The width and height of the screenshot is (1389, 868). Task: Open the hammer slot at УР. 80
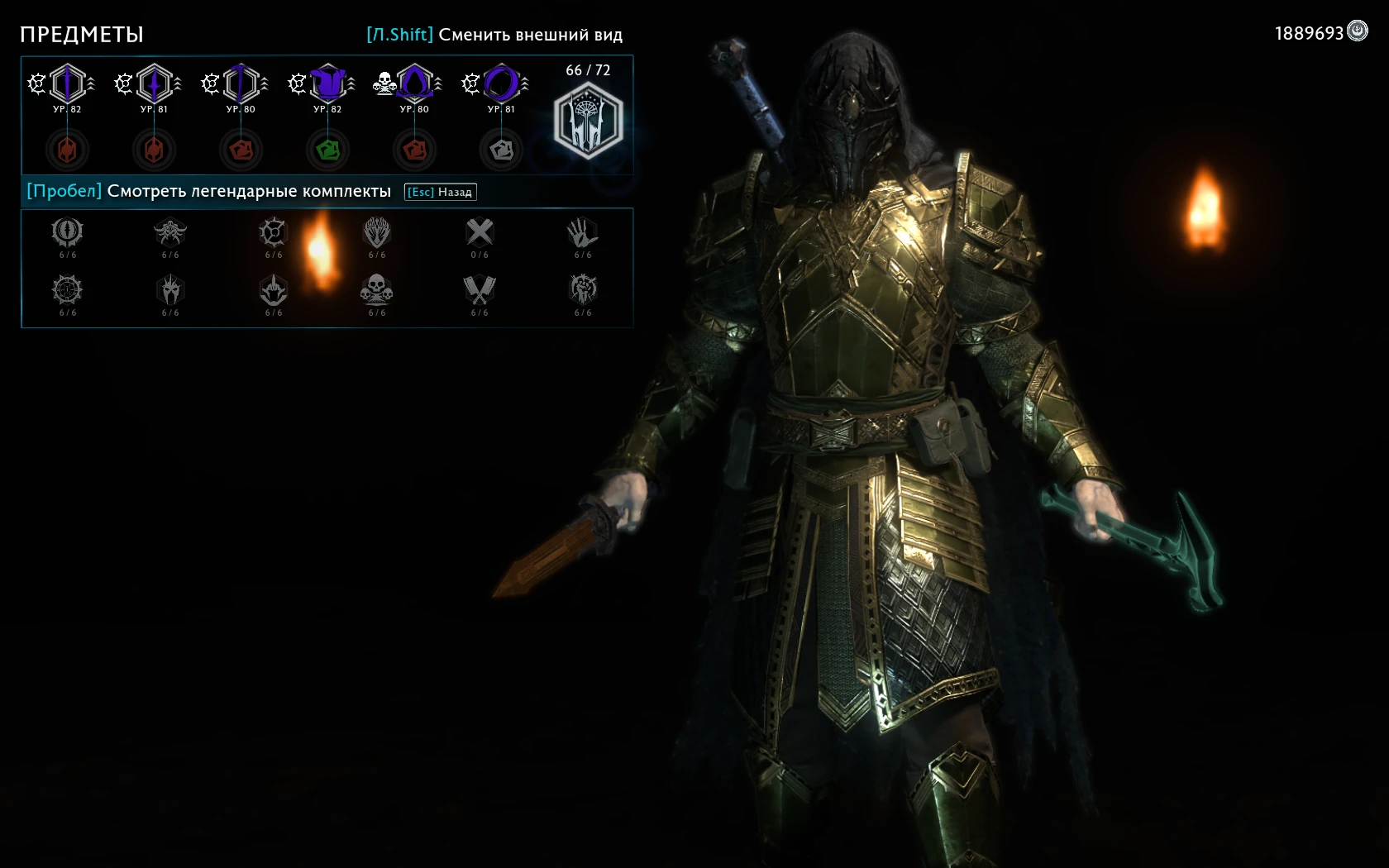[x=241, y=83]
